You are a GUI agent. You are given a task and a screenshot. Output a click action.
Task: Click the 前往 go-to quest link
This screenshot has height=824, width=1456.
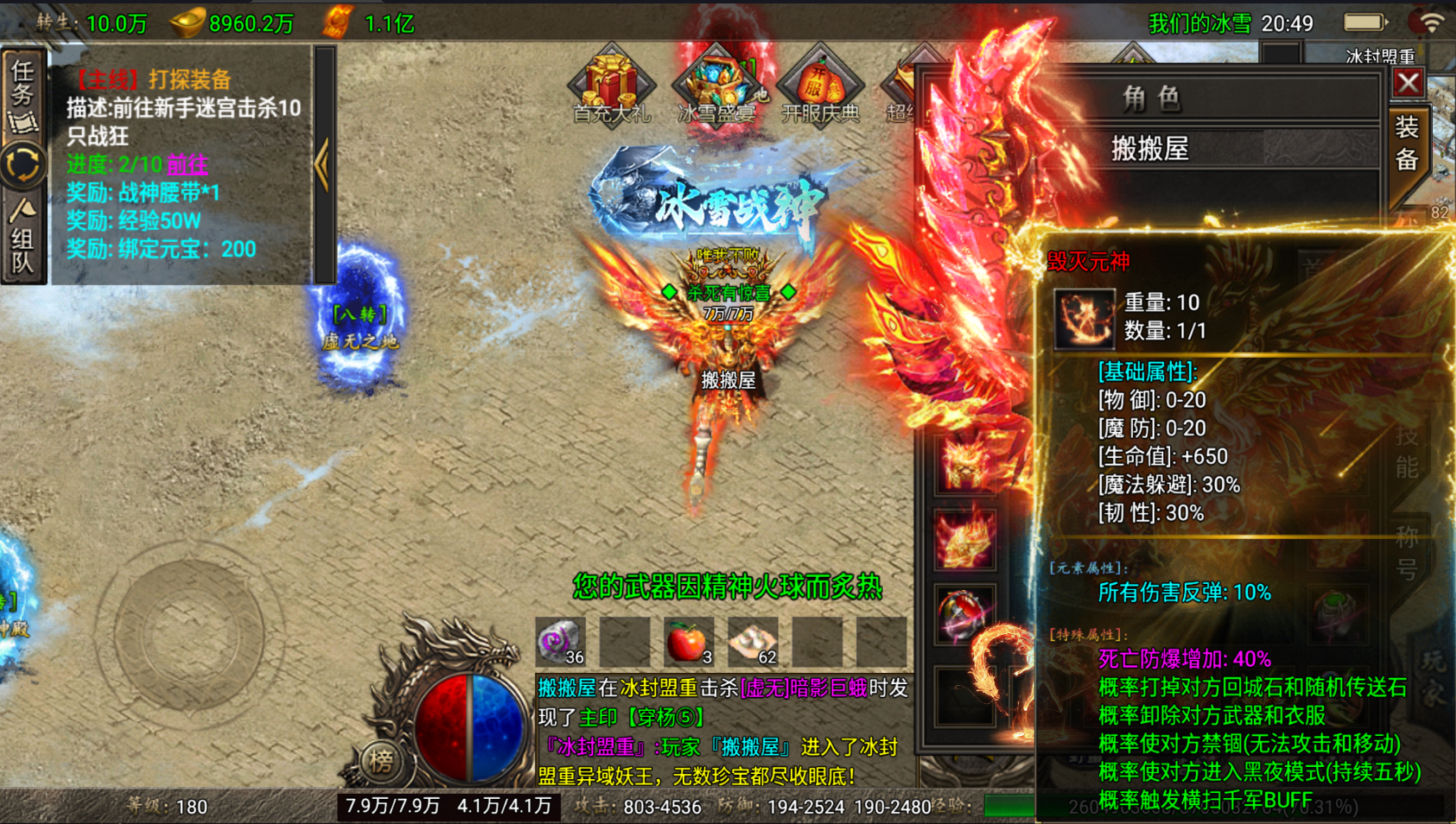click(x=188, y=164)
